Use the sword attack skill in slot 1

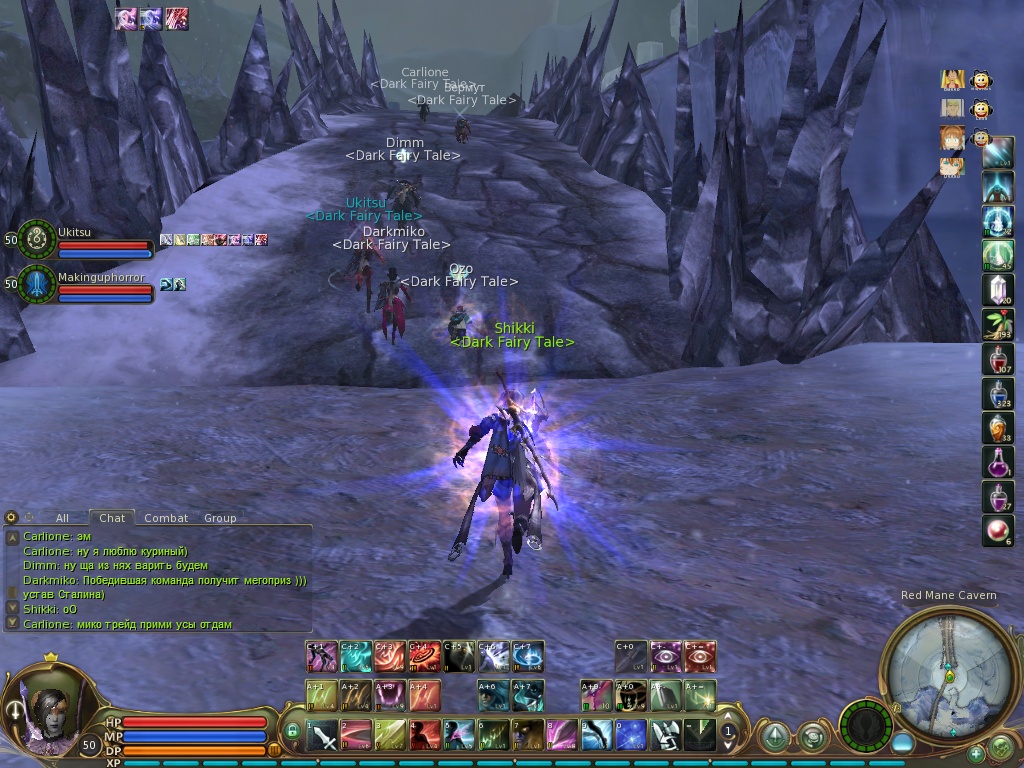322,736
